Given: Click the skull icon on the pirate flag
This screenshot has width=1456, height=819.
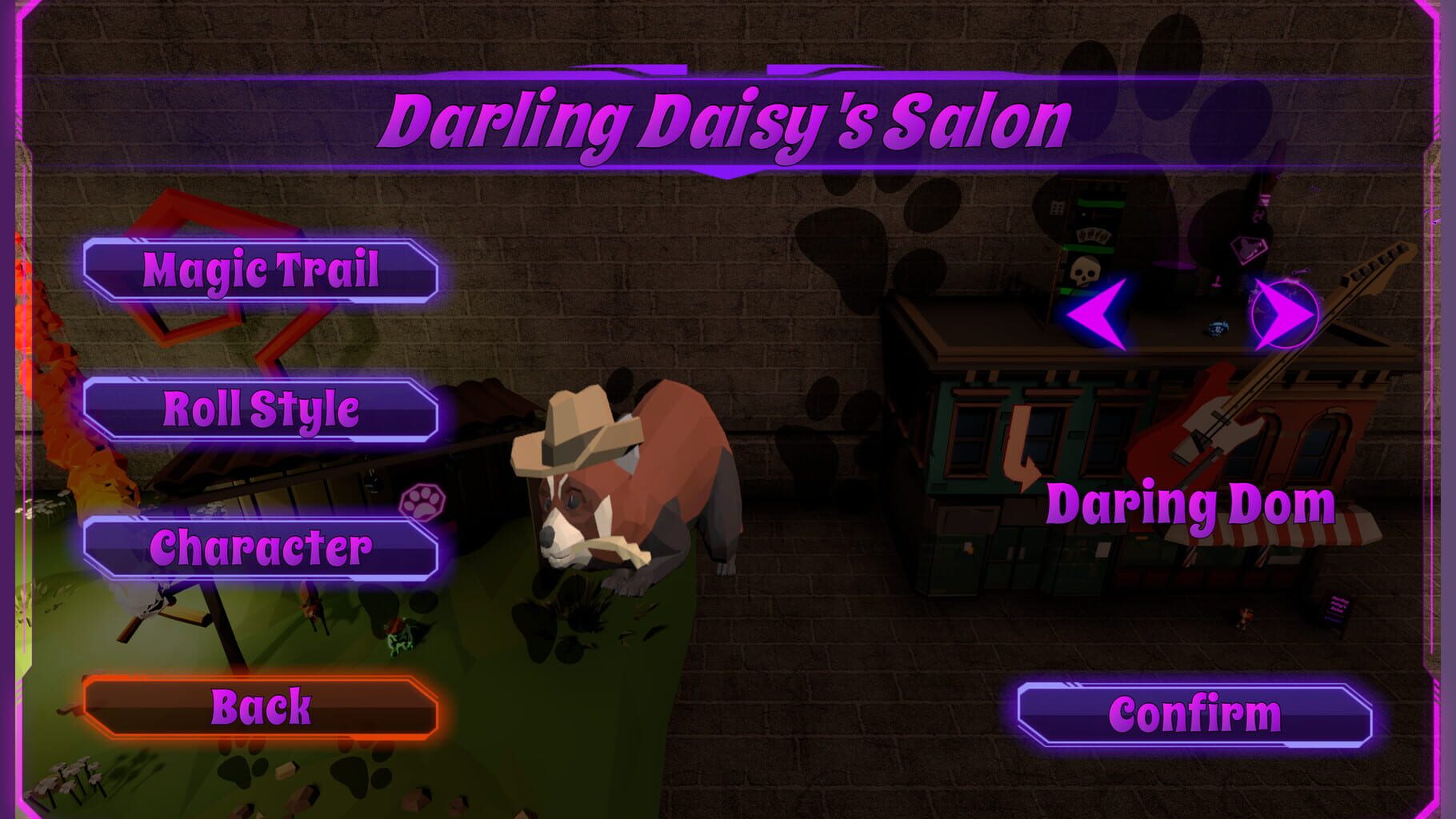Looking at the screenshot, I should pyautogui.click(x=1086, y=270).
